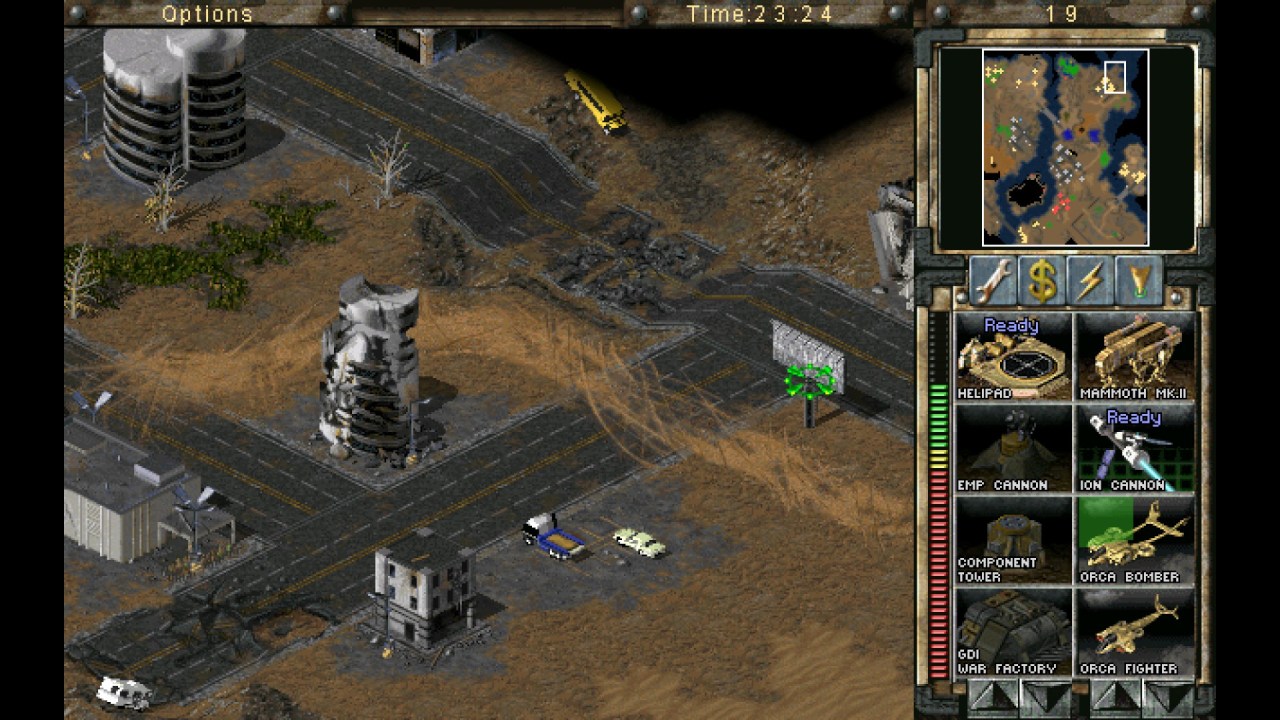Open the Options menu
The height and width of the screenshot is (720, 1280).
pos(207,14)
